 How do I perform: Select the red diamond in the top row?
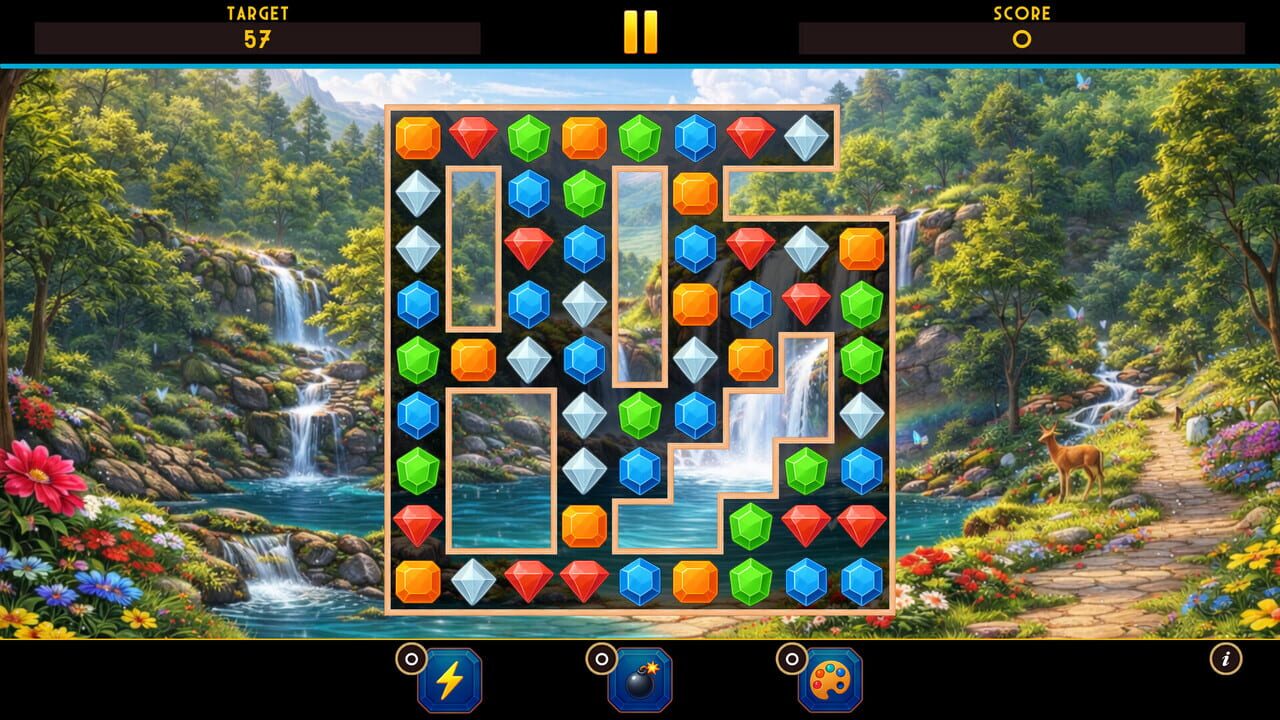pyautogui.click(x=475, y=135)
